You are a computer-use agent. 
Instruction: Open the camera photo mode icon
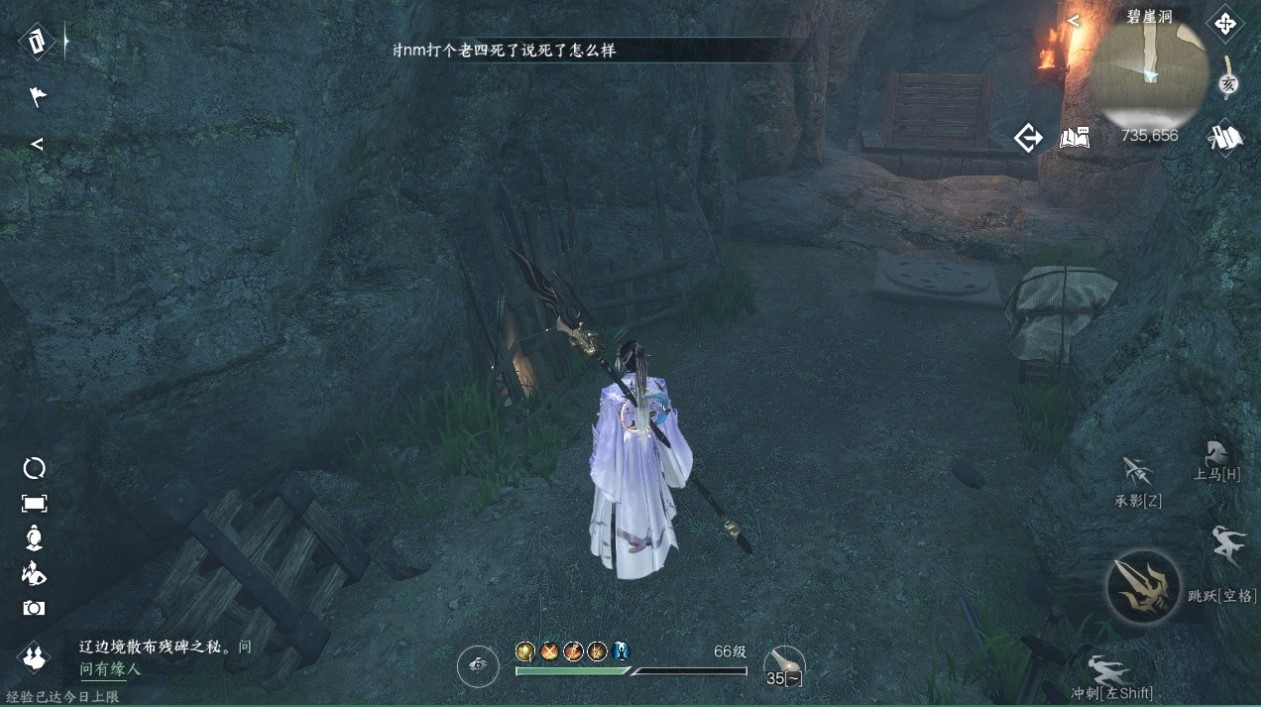(x=34, y=608)
